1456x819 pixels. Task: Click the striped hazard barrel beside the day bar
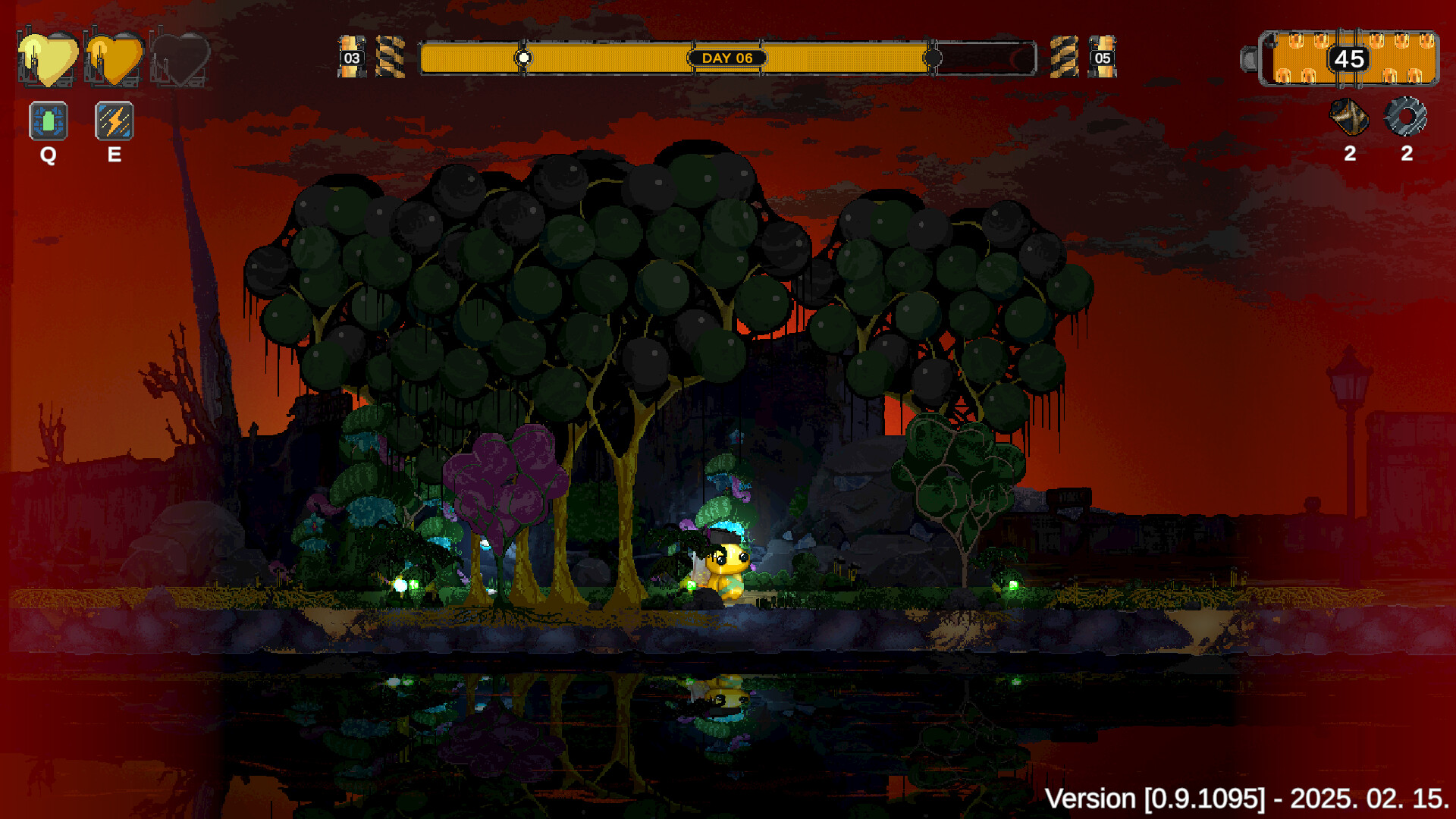[x=390, y=56]
